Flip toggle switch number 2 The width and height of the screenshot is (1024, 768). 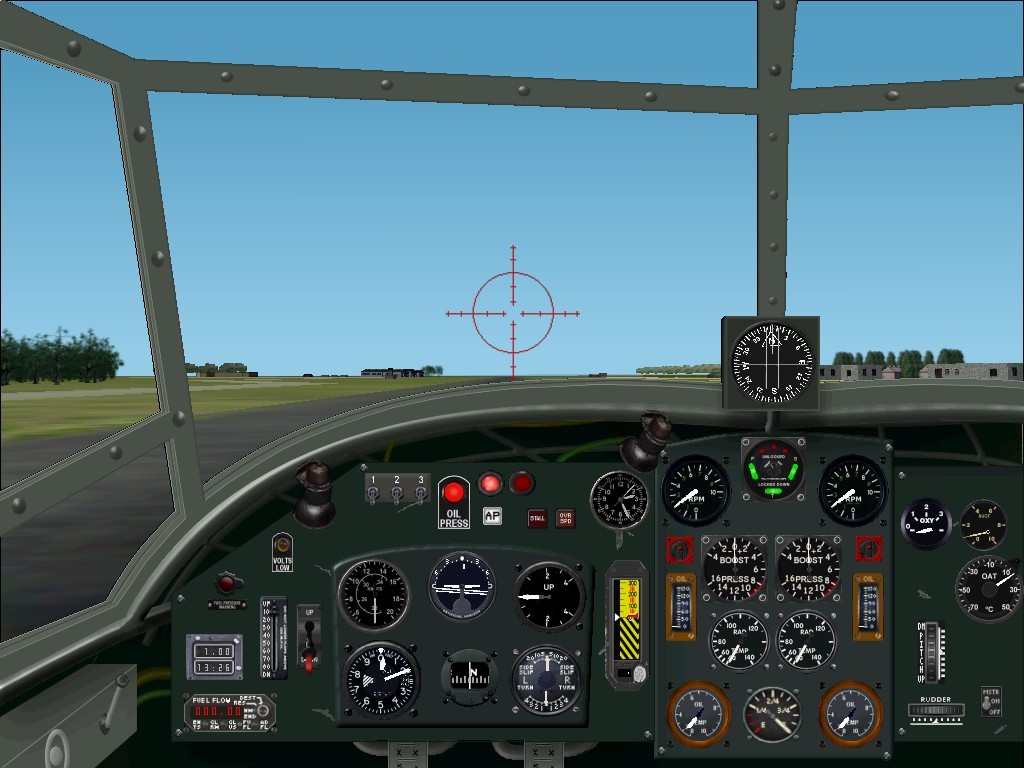pyautogui.click(x=397, y=494)
